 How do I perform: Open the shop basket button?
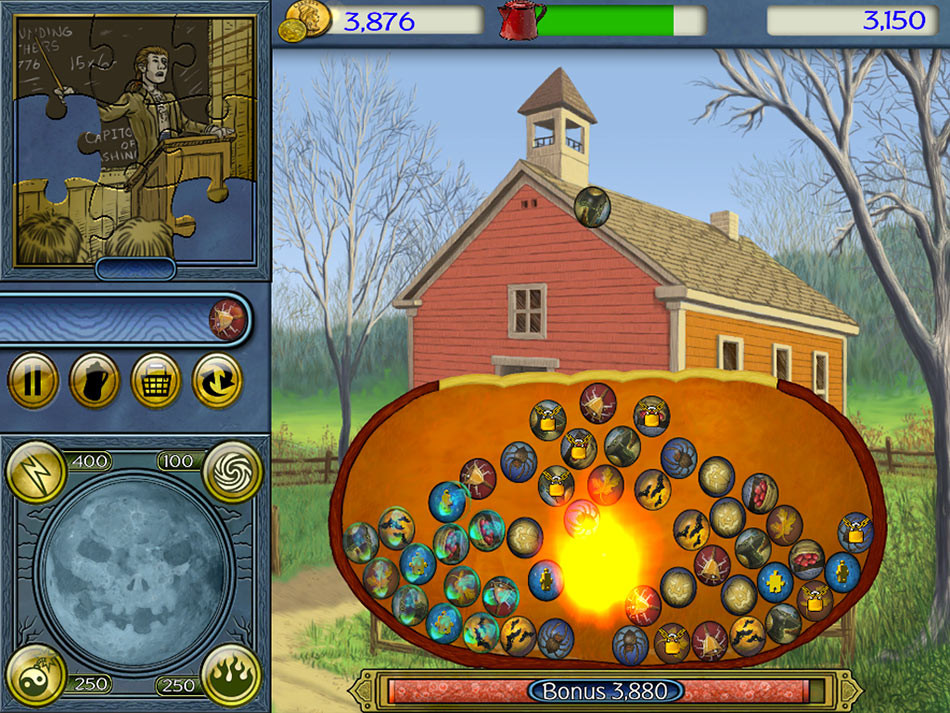156,380
